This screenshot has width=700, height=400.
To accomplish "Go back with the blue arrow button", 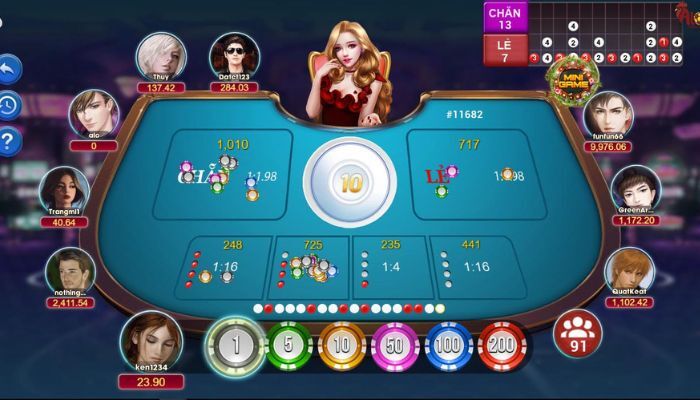I will [9, 68].
